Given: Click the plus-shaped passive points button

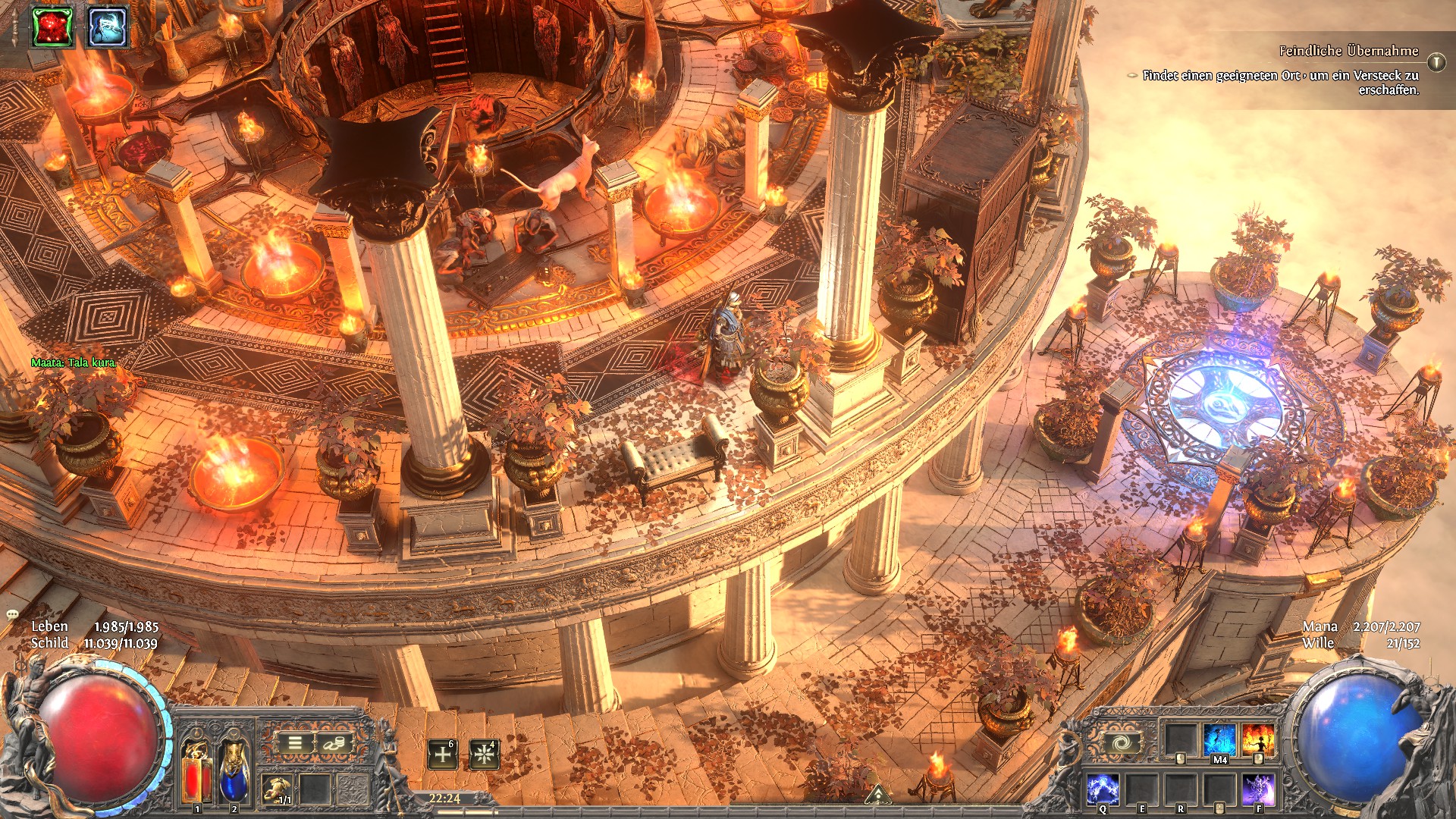Looking at the screenshot, I should pos(443,755).
